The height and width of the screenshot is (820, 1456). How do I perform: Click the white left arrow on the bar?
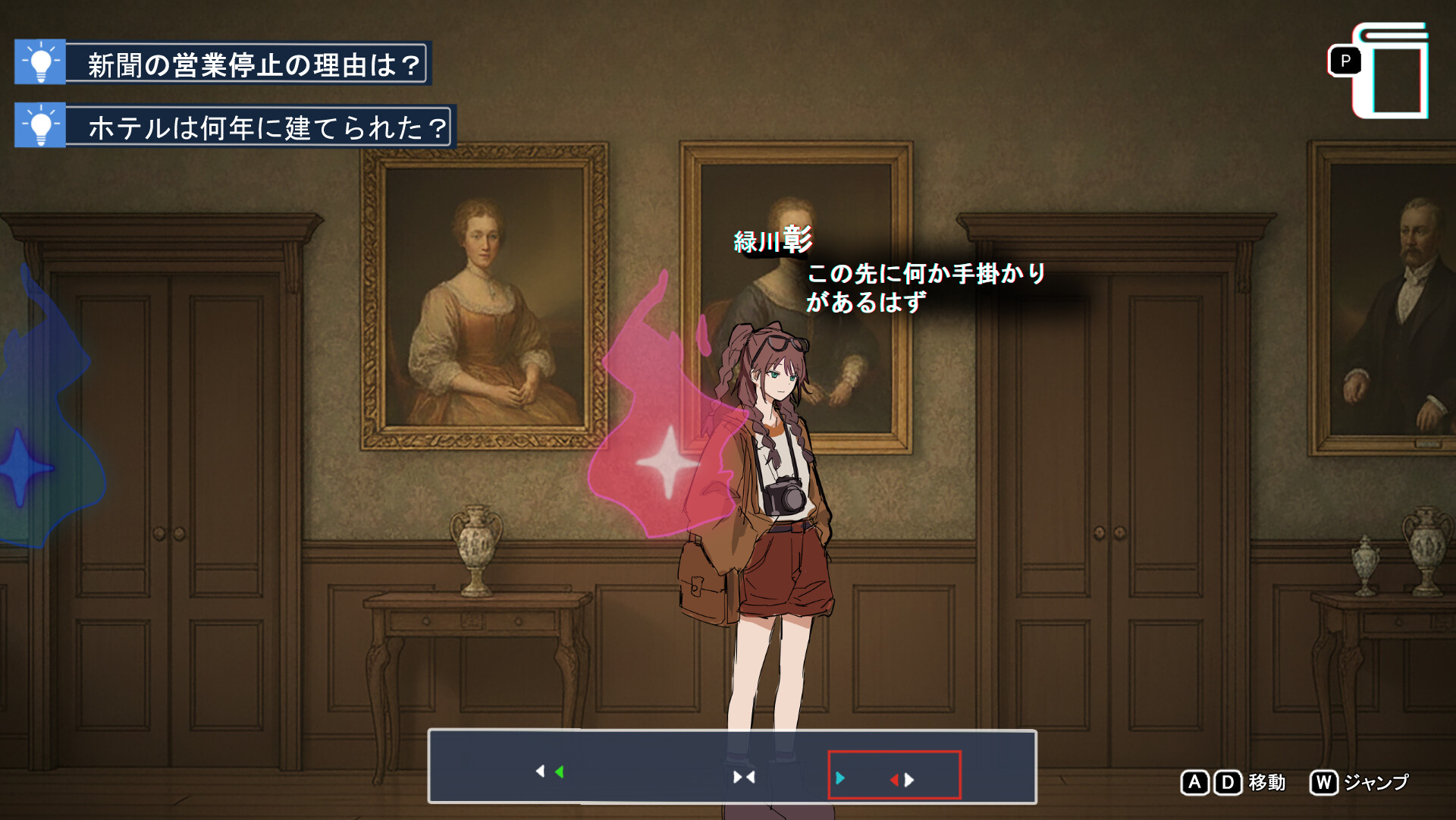tap(541, 771)
